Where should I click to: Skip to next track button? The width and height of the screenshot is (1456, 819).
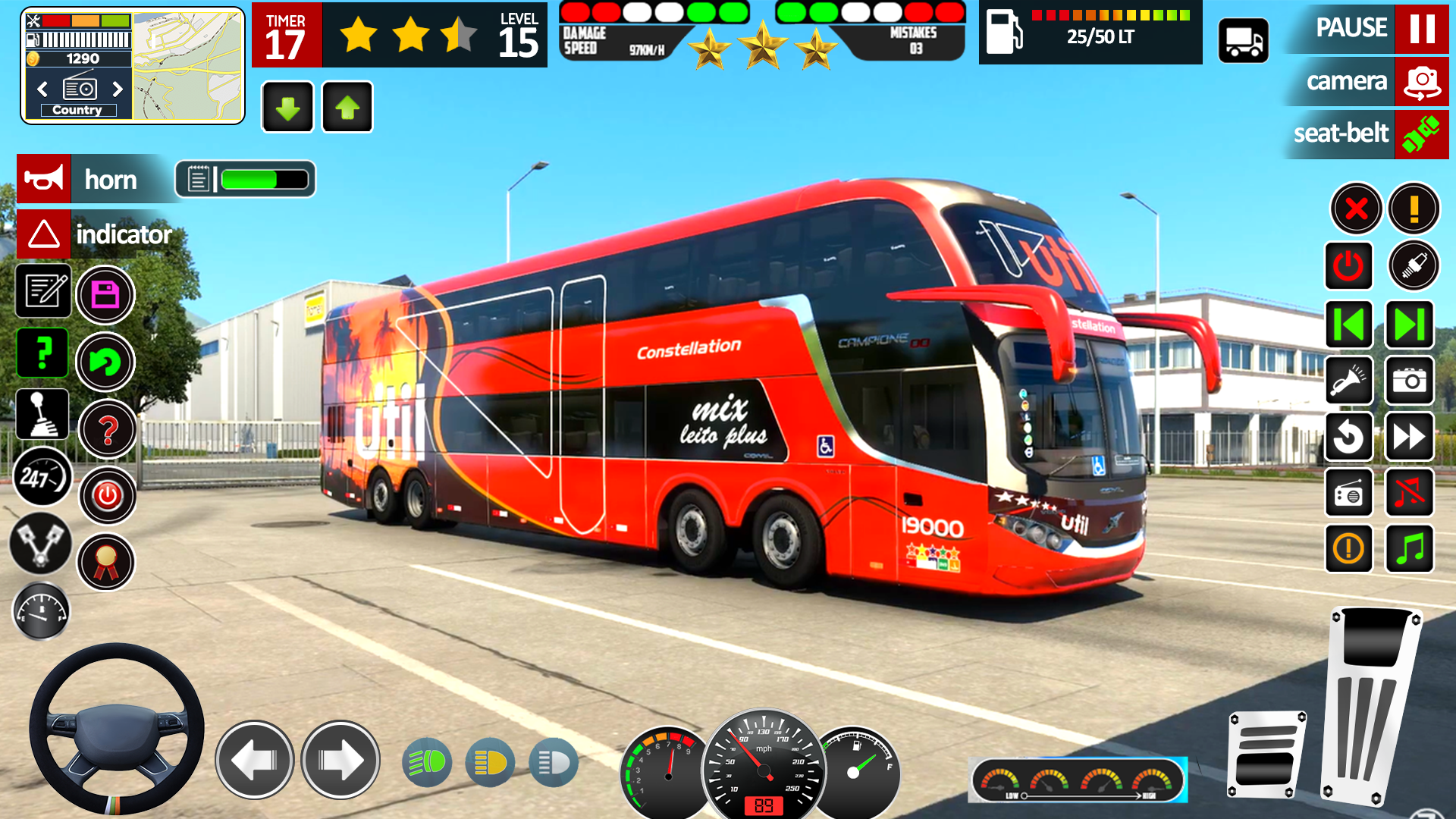click(1410, 325)
